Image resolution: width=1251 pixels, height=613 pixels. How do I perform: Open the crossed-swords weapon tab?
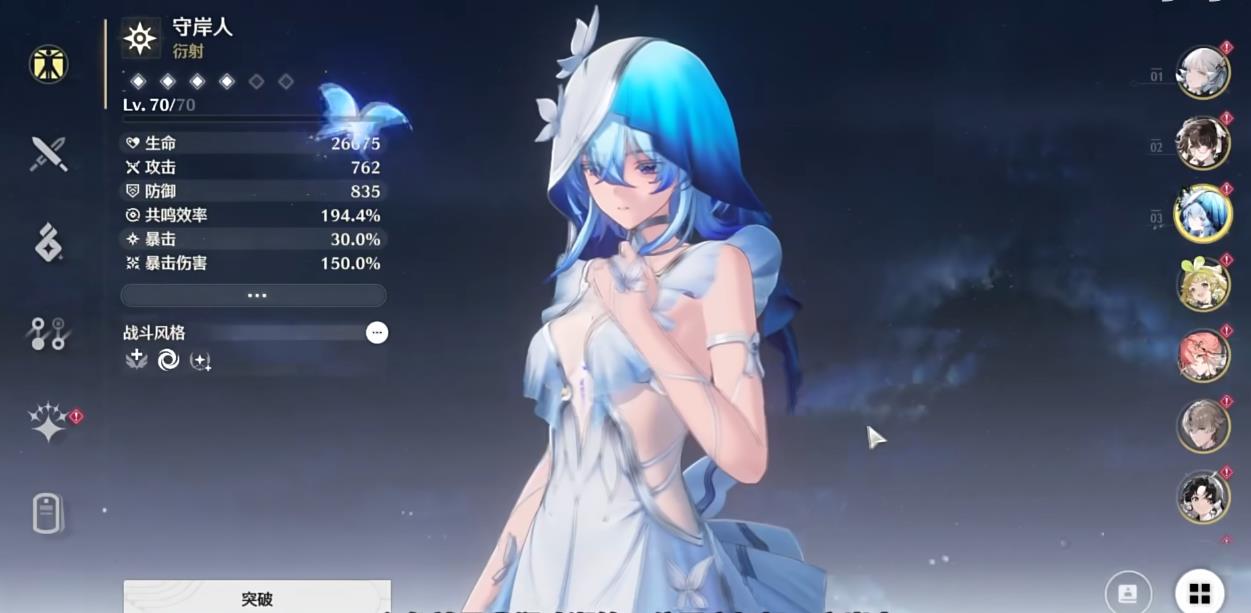[48, 154]
